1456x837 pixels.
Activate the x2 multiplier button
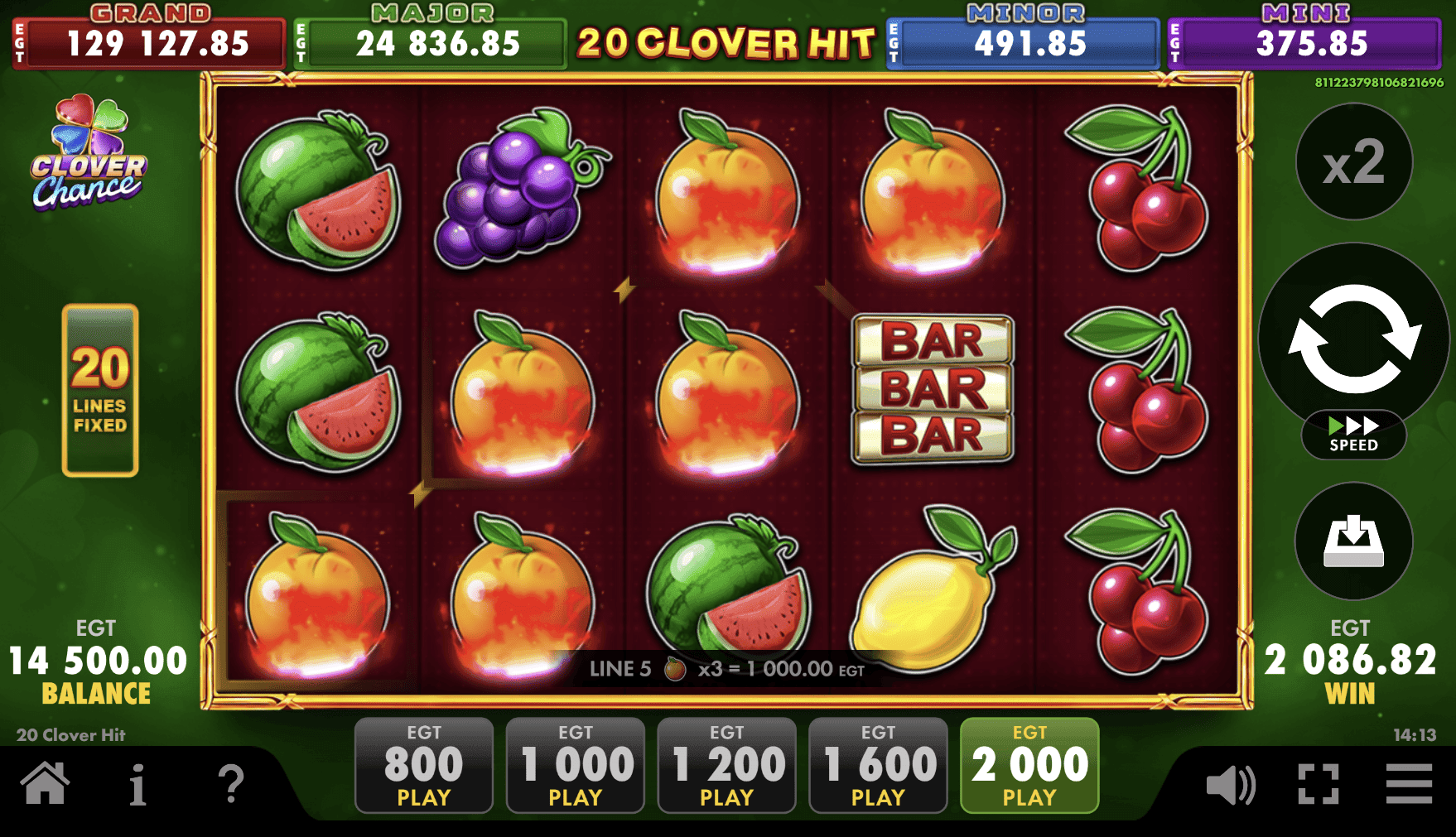pyautogui.click(x=1353, y=163)
